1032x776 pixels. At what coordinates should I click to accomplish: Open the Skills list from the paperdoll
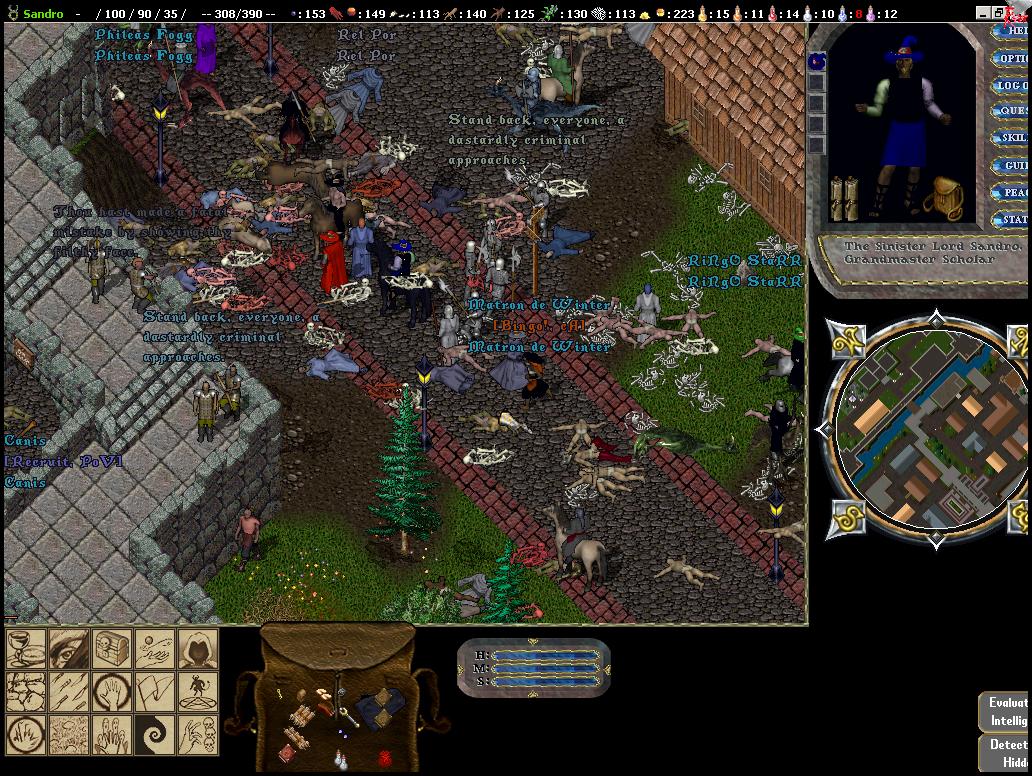click(1012, 138)
